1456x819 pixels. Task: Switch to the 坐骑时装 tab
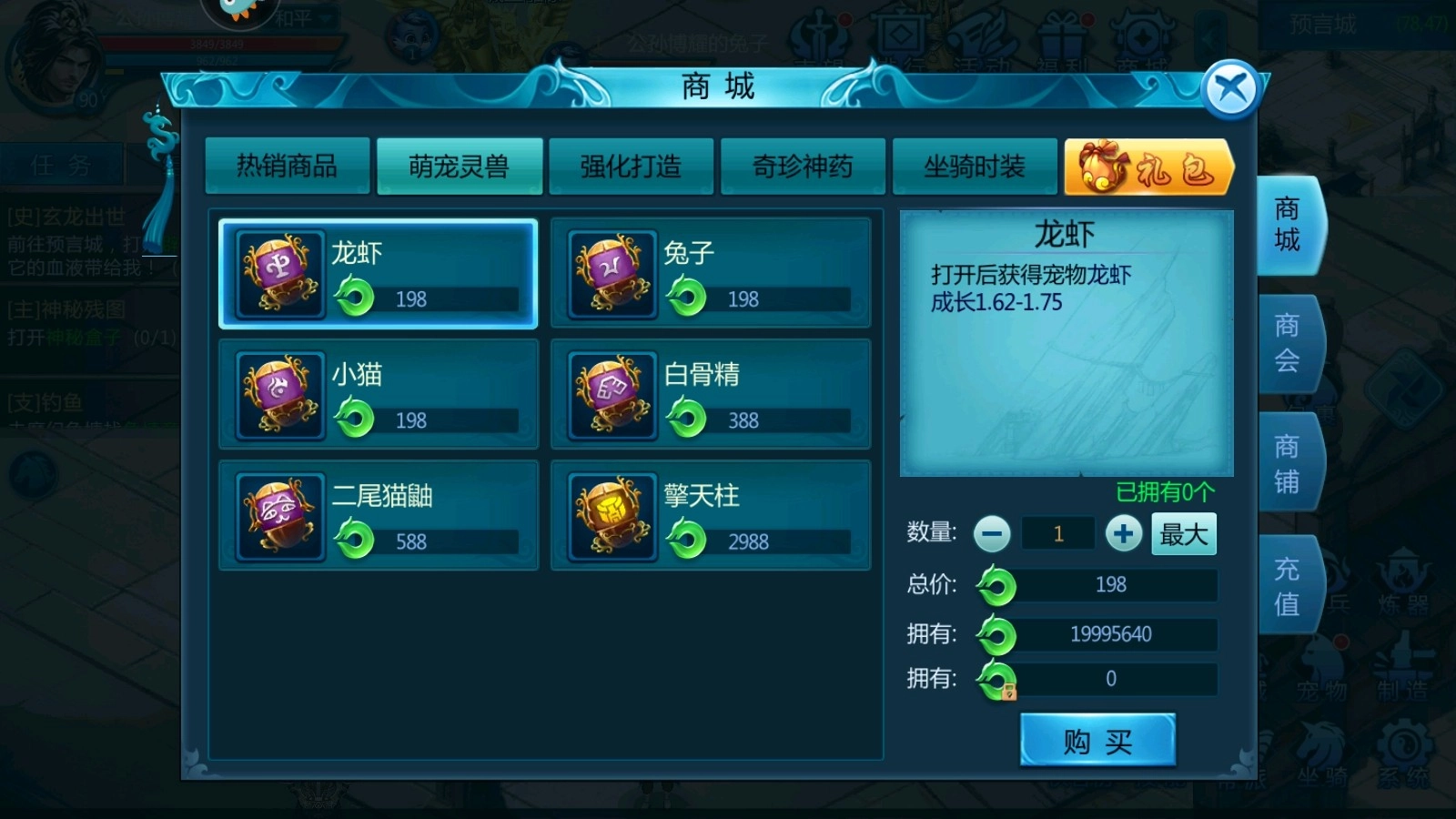pos(976,167)
